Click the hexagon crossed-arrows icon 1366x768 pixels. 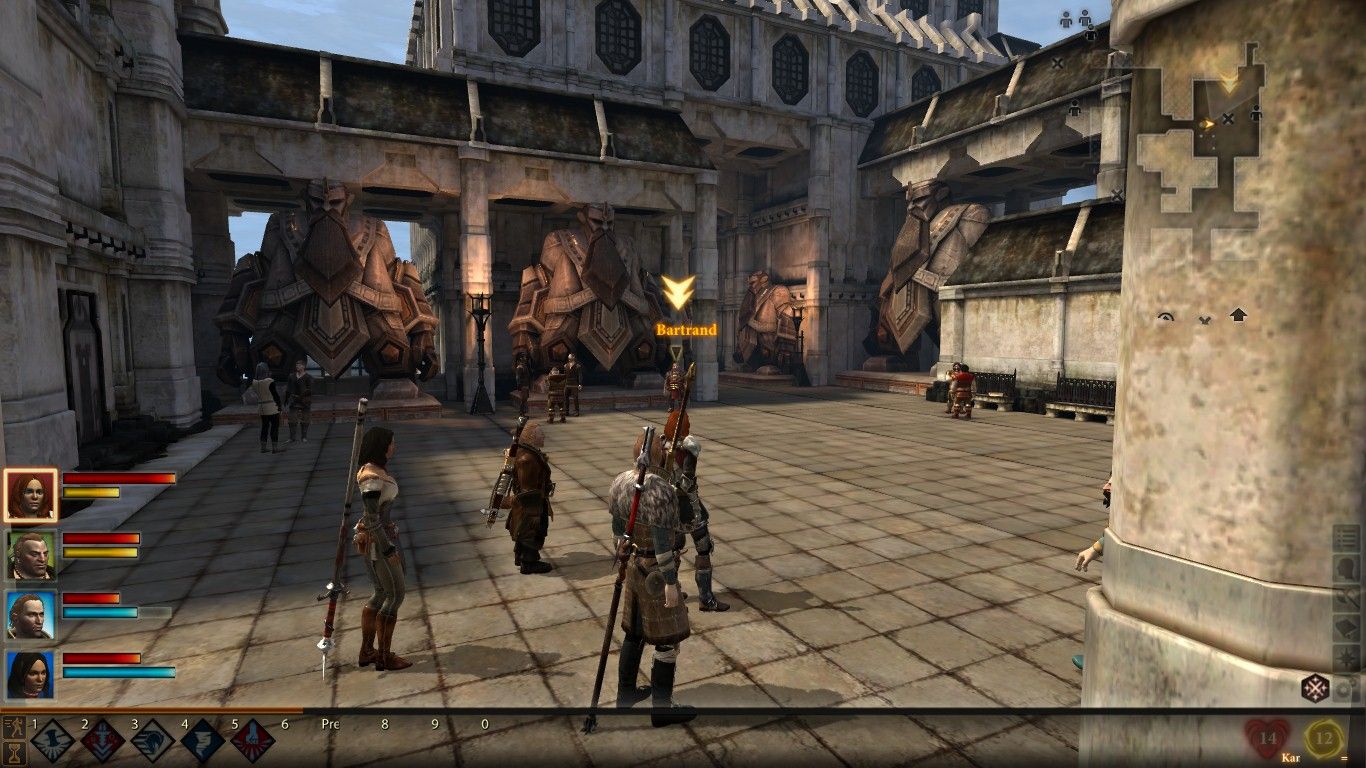point(1314,688)
